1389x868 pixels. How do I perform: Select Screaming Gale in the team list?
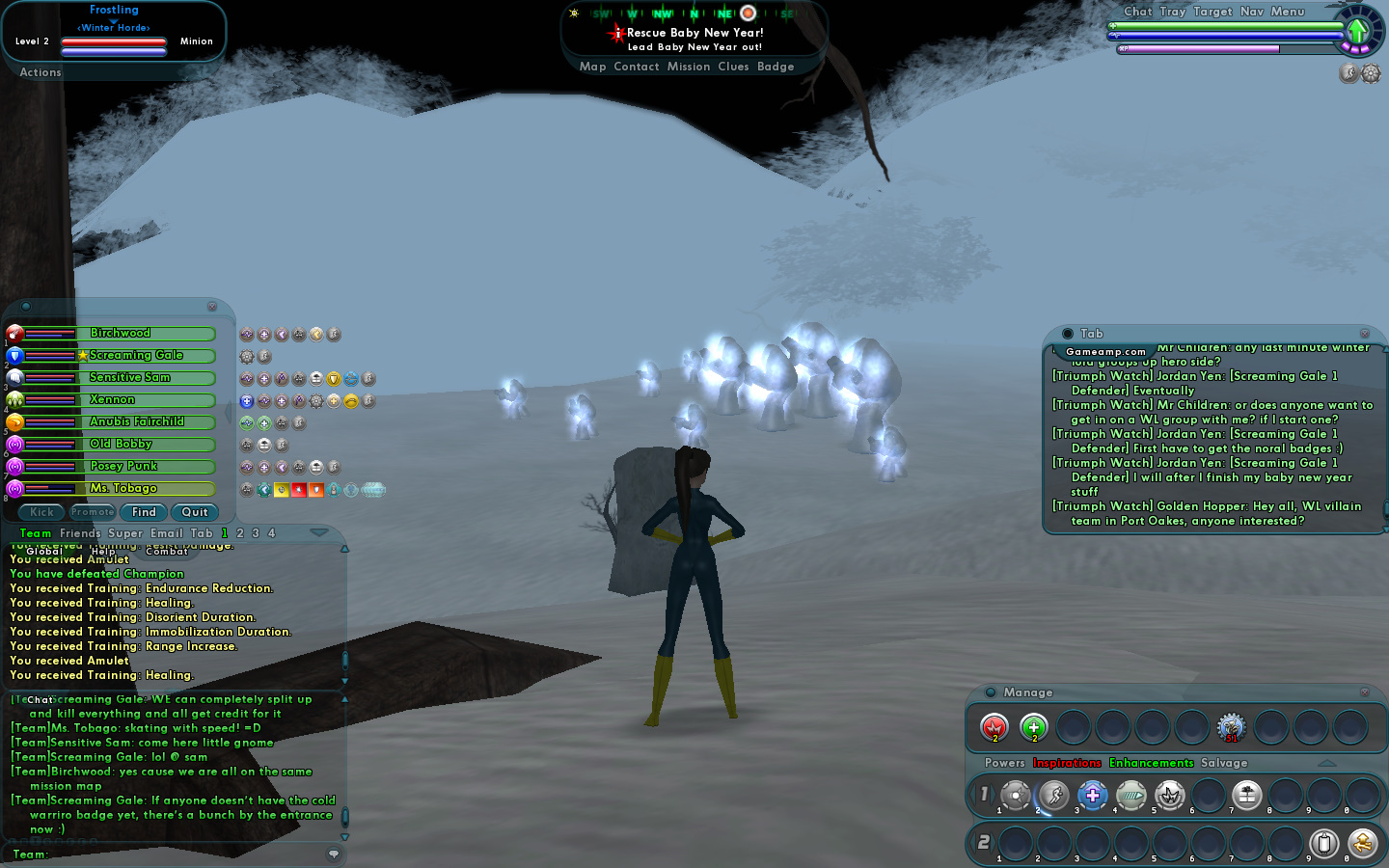[x=135, y=356]
